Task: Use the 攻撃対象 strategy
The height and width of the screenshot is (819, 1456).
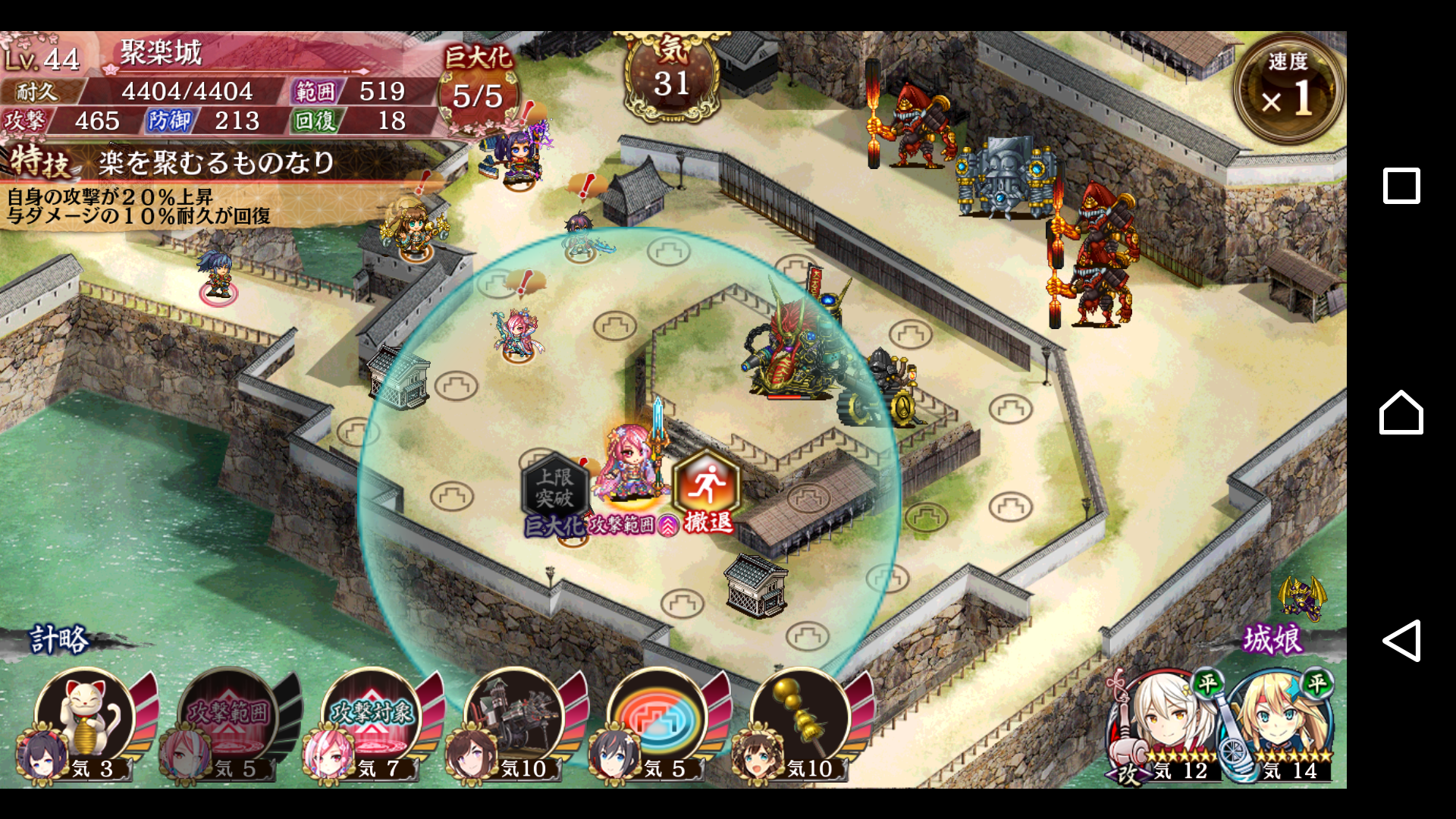Action: tap(372, 718)
